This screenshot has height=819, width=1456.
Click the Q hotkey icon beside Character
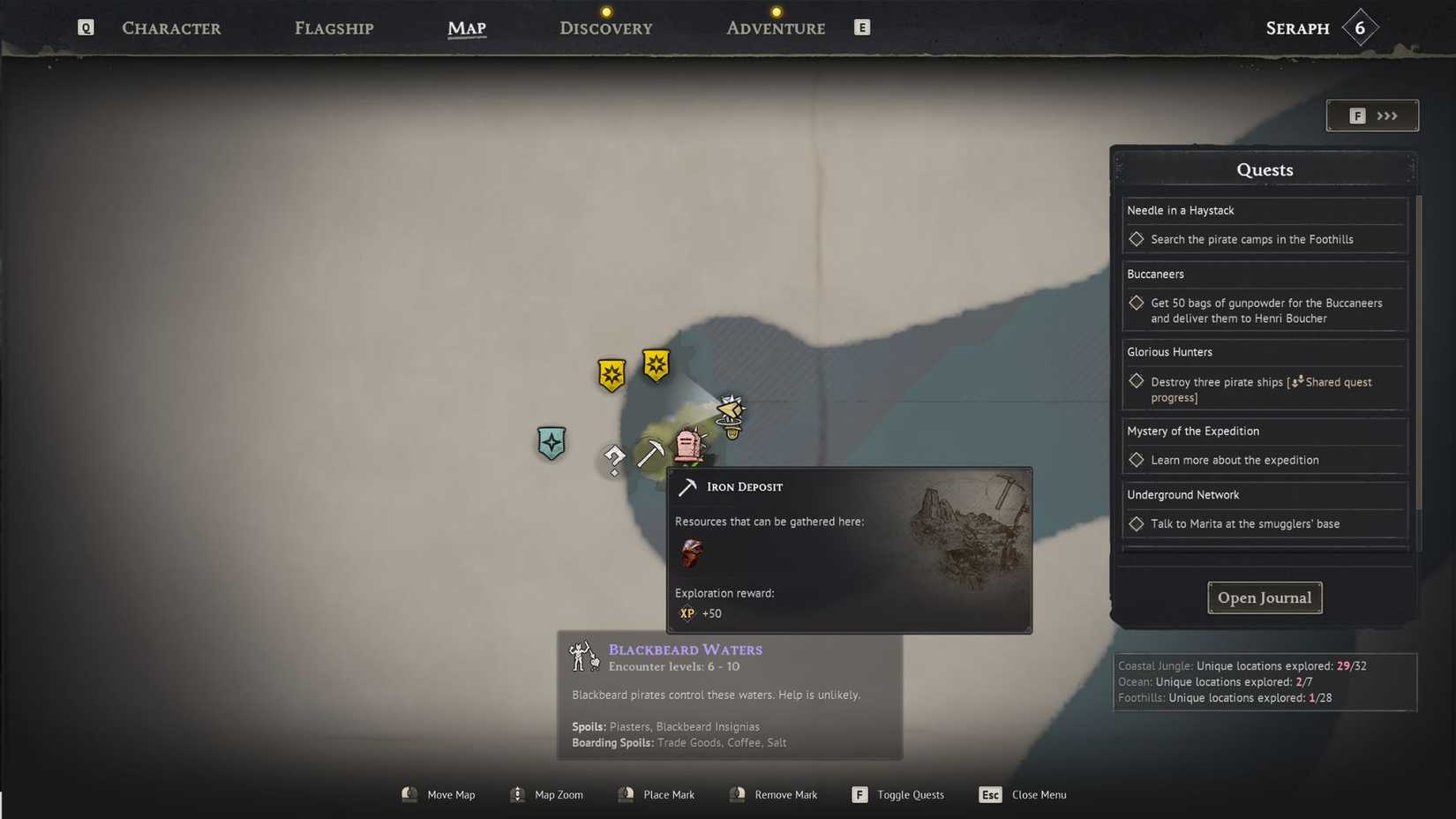(85, 27)
